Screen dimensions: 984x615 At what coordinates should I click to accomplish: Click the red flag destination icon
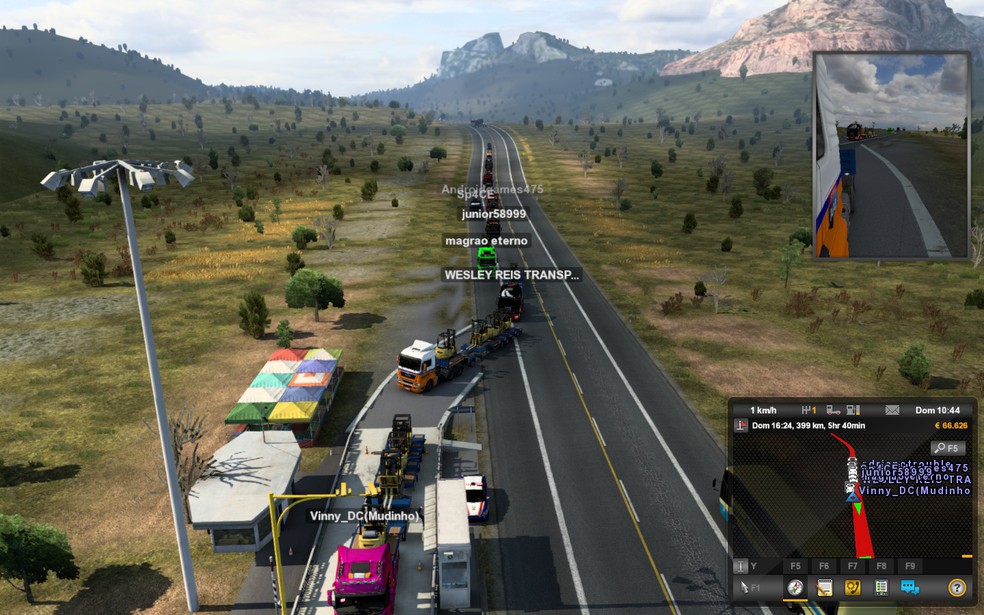tap(741, 426)
